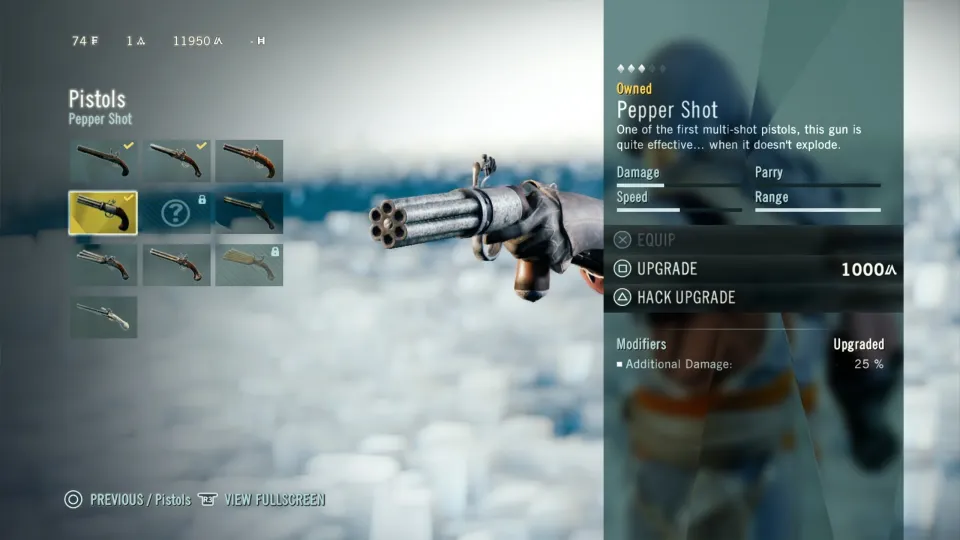Select the locked question mark pistol slot
The width and height of the screenshot is (960, 540).
pyautogui.click(x=176, y=213)
